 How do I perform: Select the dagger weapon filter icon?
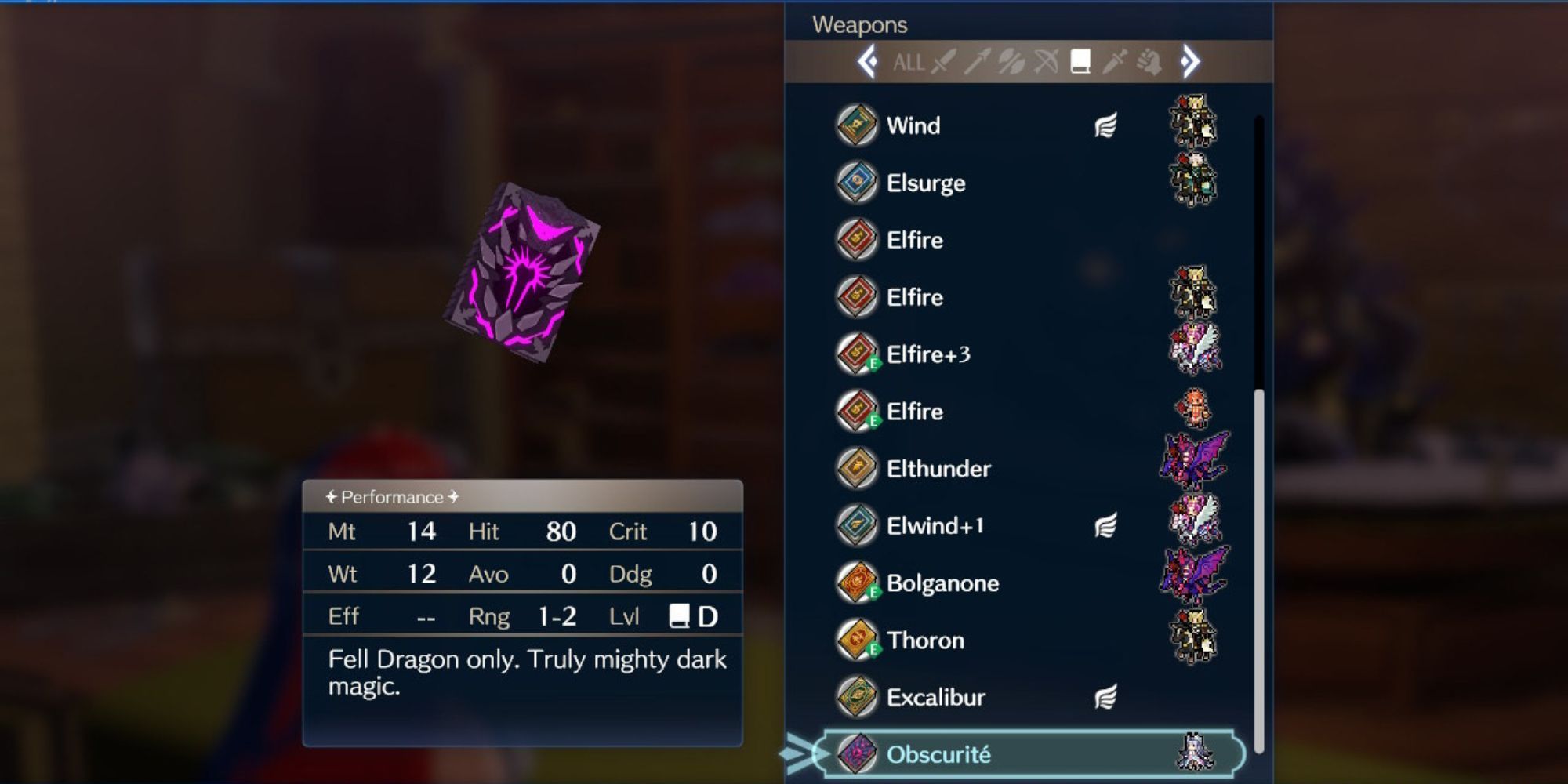[1113, 64]
